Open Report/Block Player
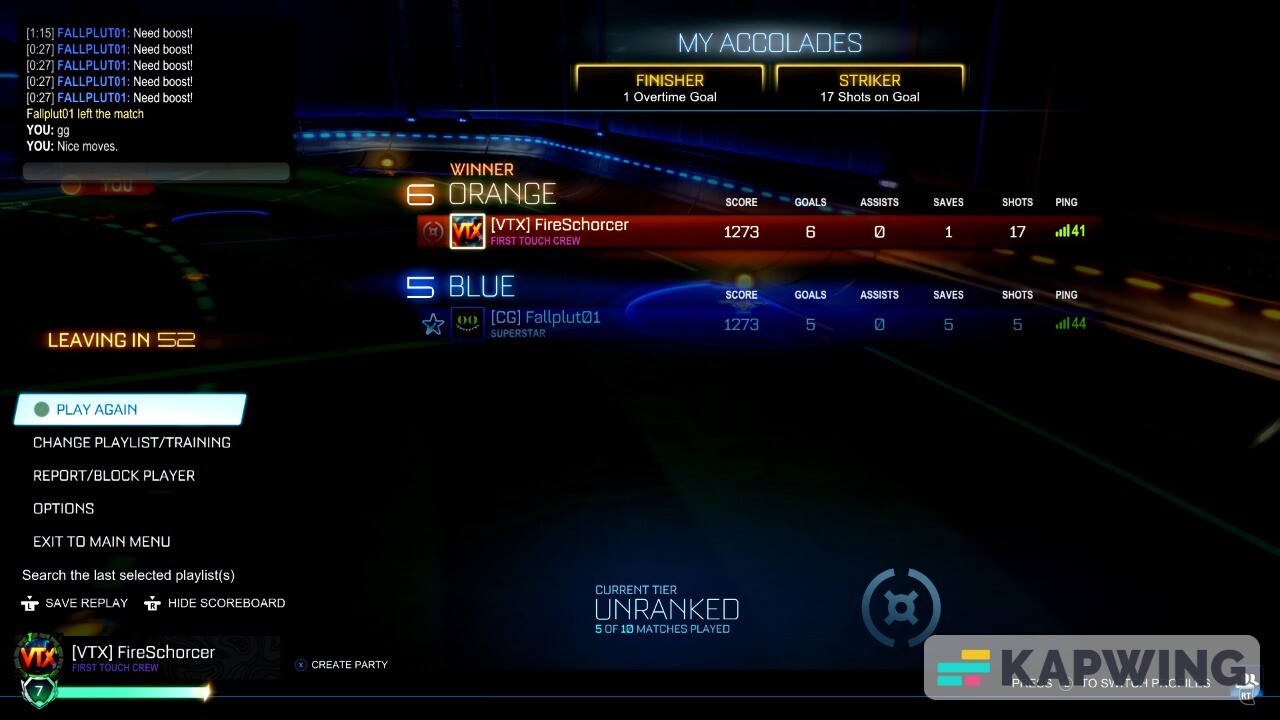The width and height of the screenshot is (1280, 720). [x=113, y=475]
